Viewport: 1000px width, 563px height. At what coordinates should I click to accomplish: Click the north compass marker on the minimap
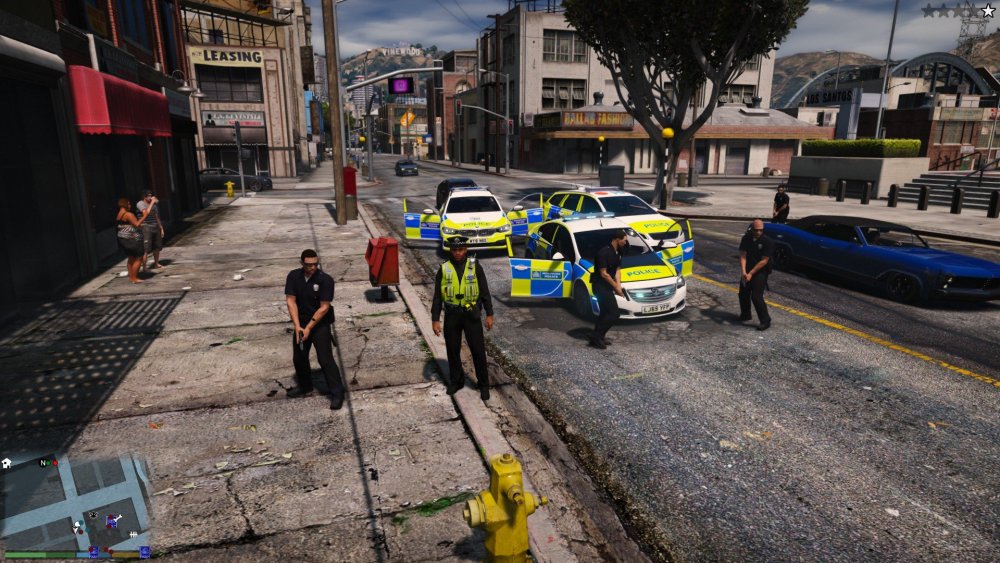point(42,463)
